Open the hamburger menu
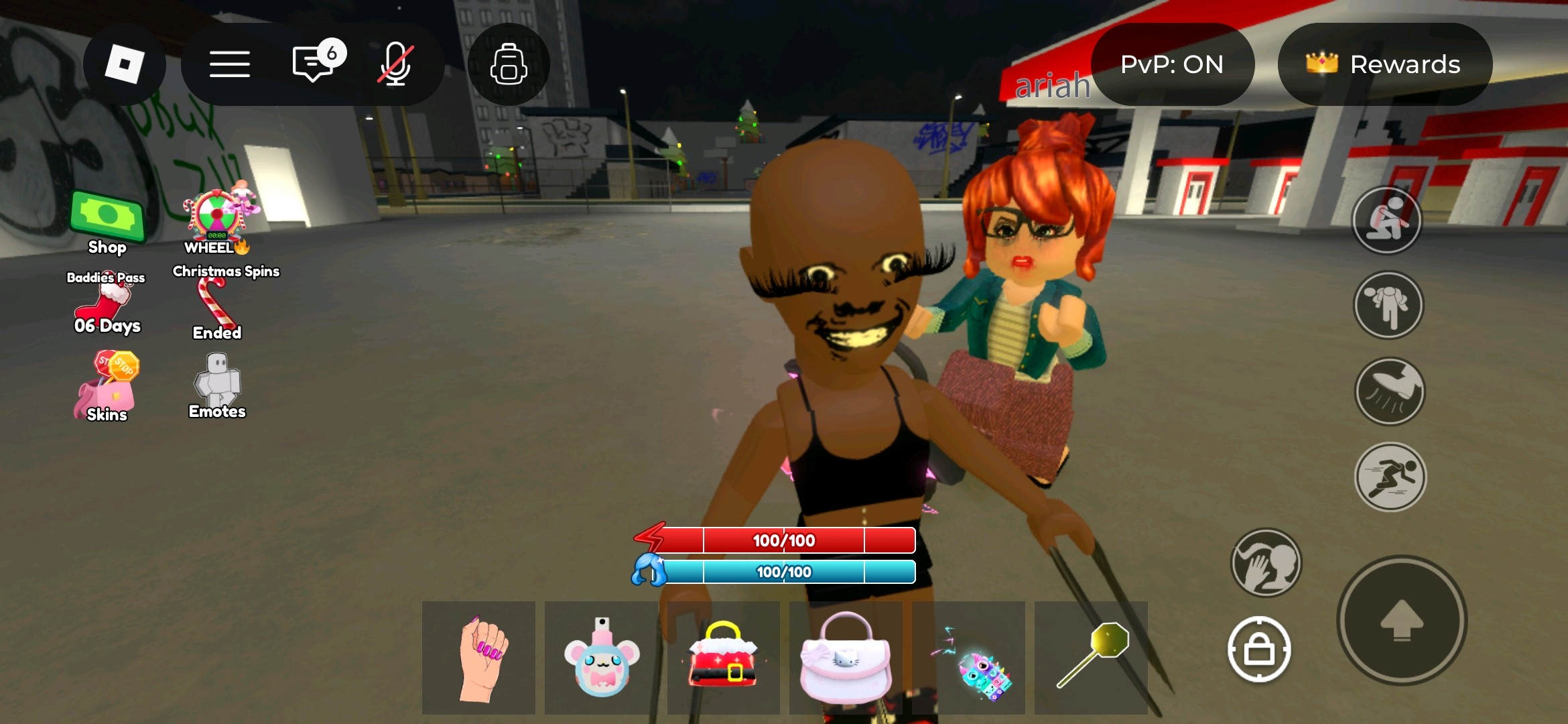 (x=229, y=64)
